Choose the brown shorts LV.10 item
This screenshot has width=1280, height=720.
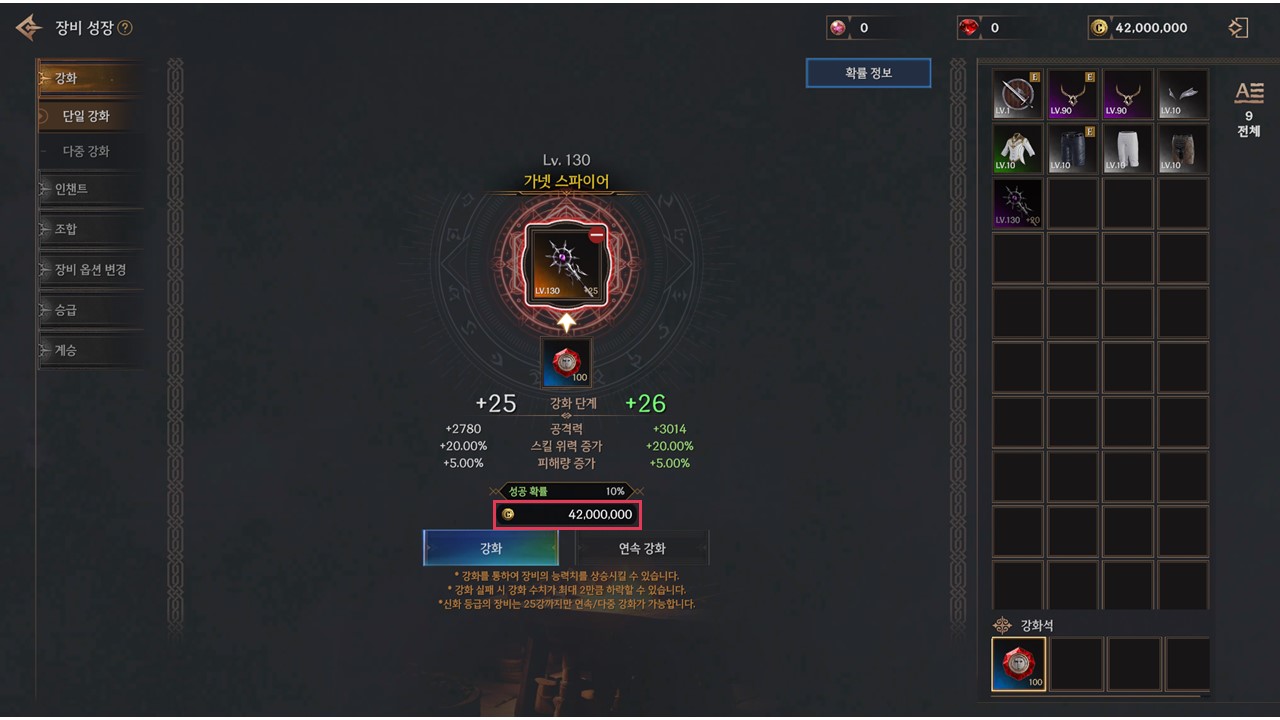1182,149
